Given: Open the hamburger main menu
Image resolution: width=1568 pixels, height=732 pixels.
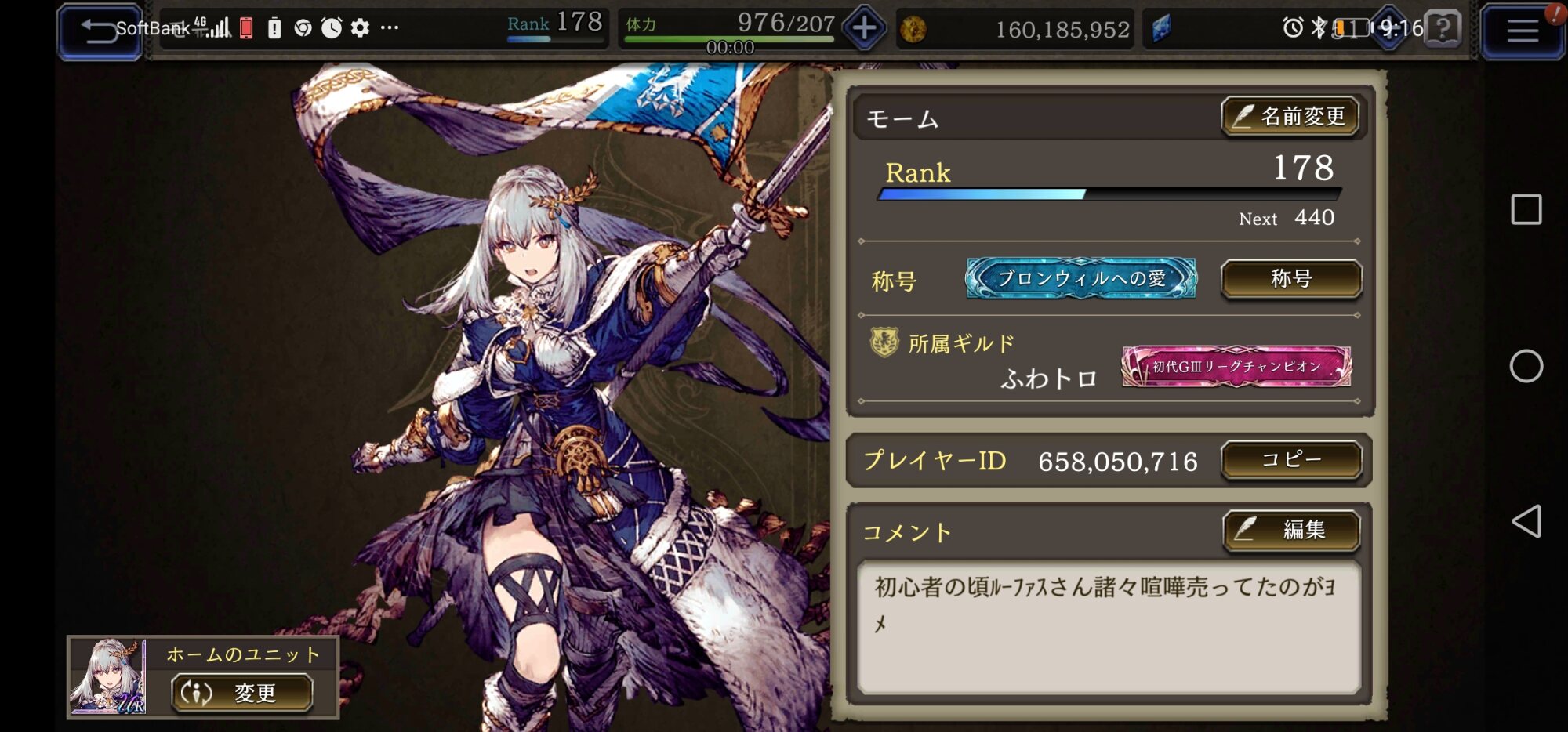Looking at the screenshot, I should 1522,31.
